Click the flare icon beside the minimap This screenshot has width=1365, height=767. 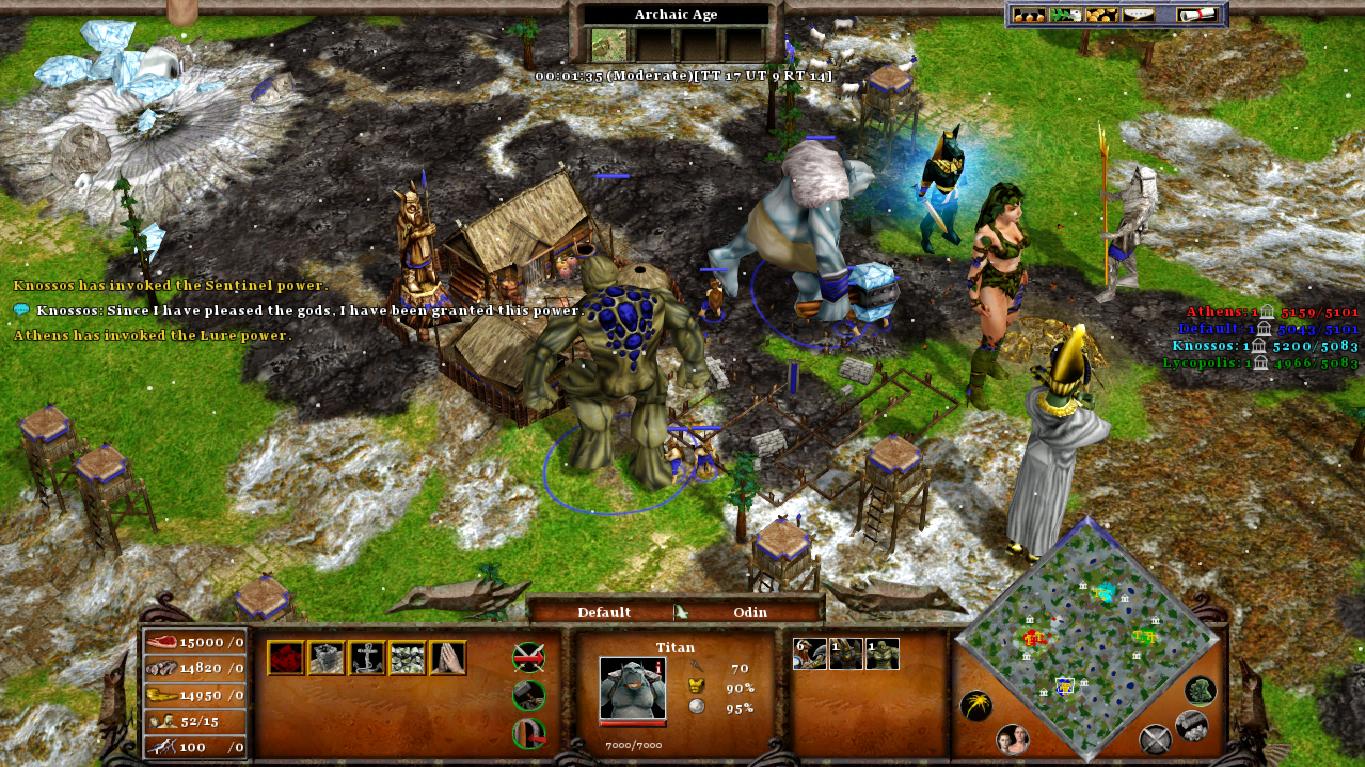(976, 705)
